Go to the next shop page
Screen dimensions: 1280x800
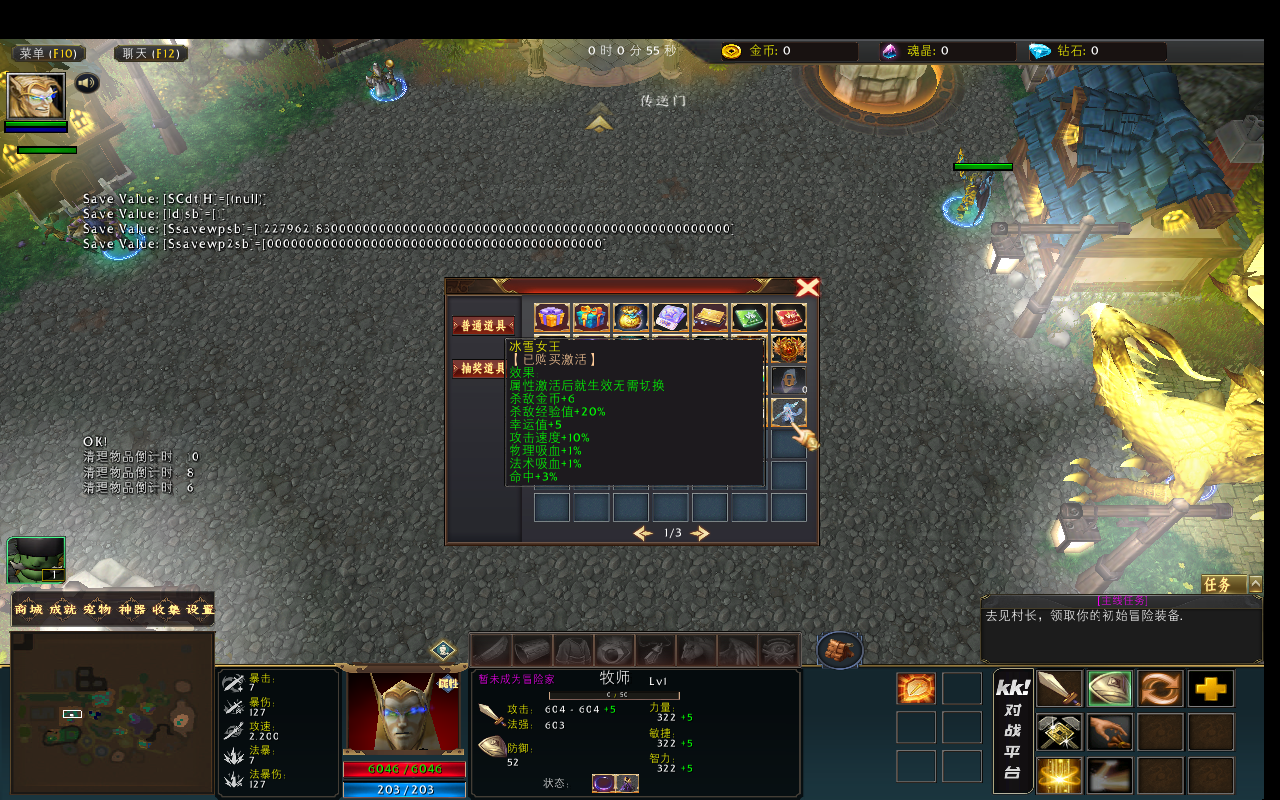[700, 533]
